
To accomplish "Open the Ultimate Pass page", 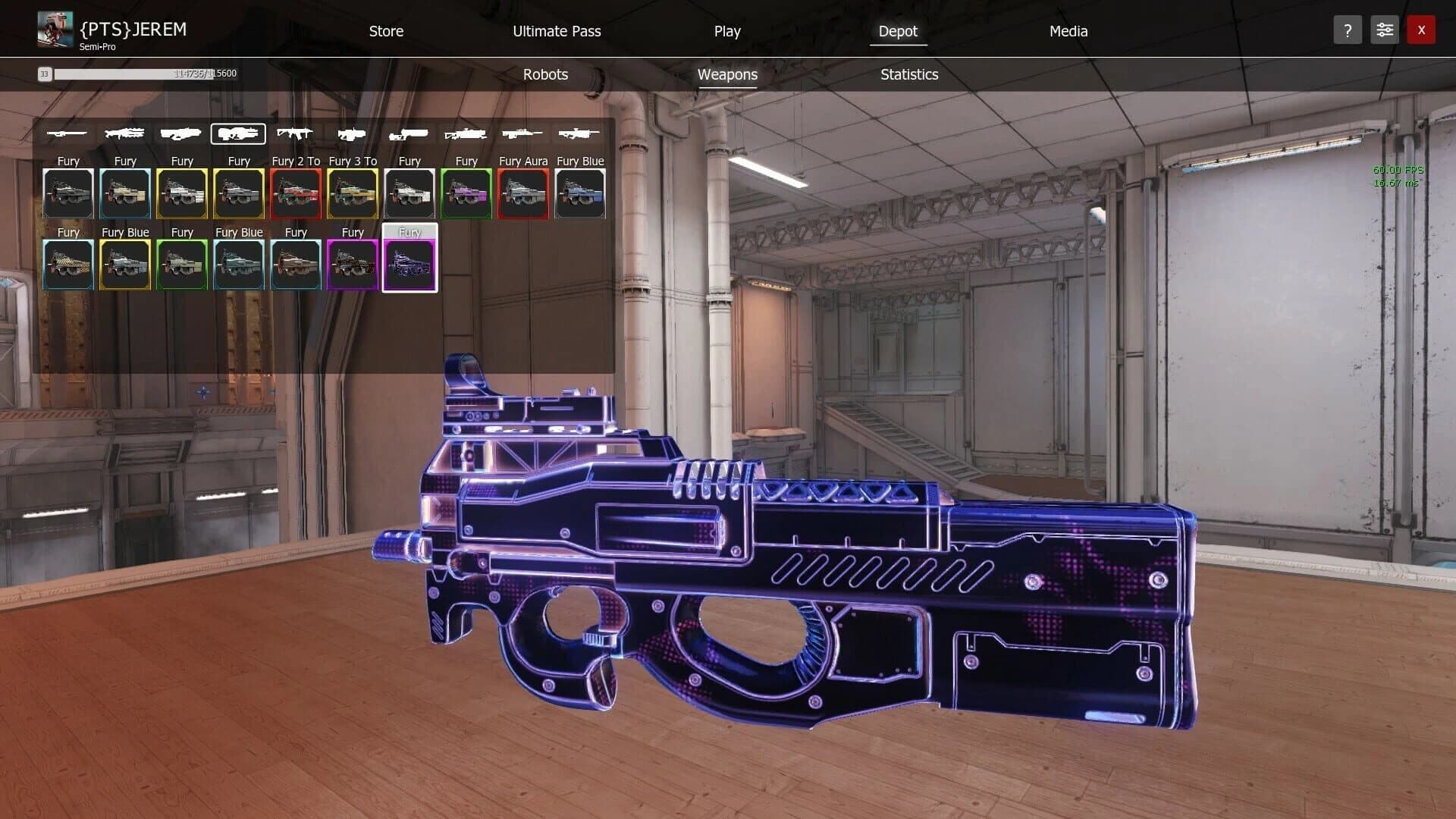I will pos(556,31).
